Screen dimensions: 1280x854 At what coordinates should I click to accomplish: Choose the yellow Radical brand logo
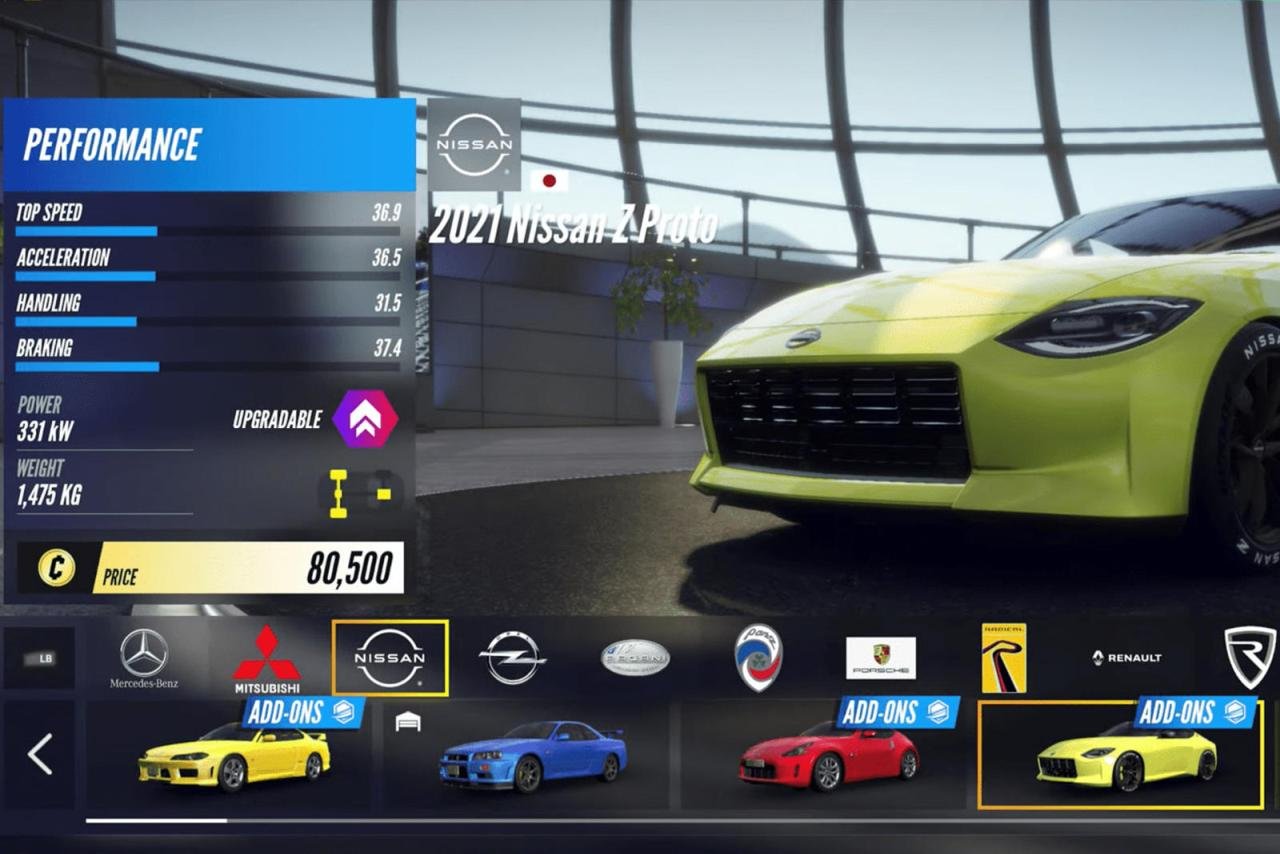(1003, 658)
